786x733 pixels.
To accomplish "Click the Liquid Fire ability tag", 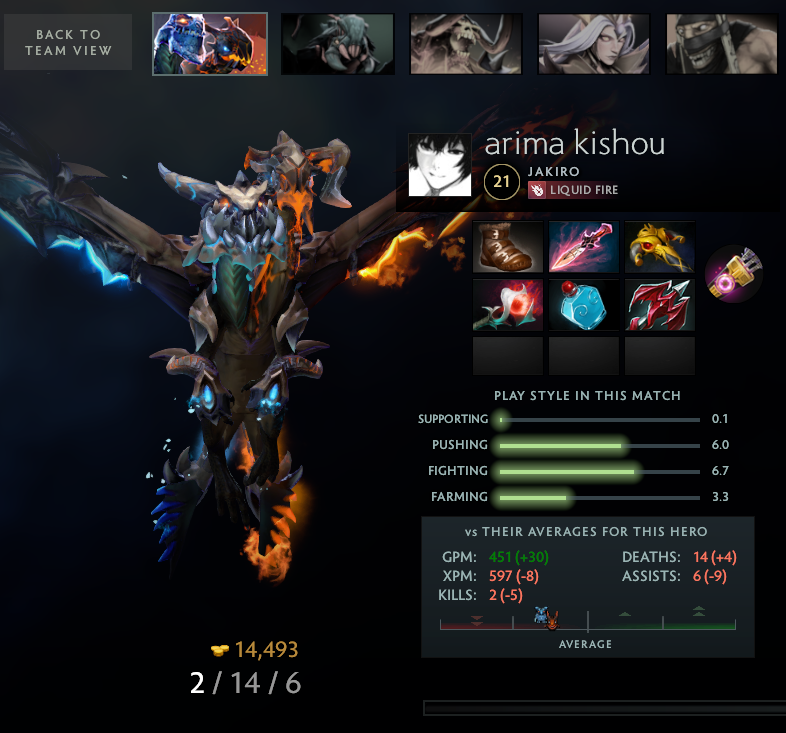I will click(x=576, y=189).
